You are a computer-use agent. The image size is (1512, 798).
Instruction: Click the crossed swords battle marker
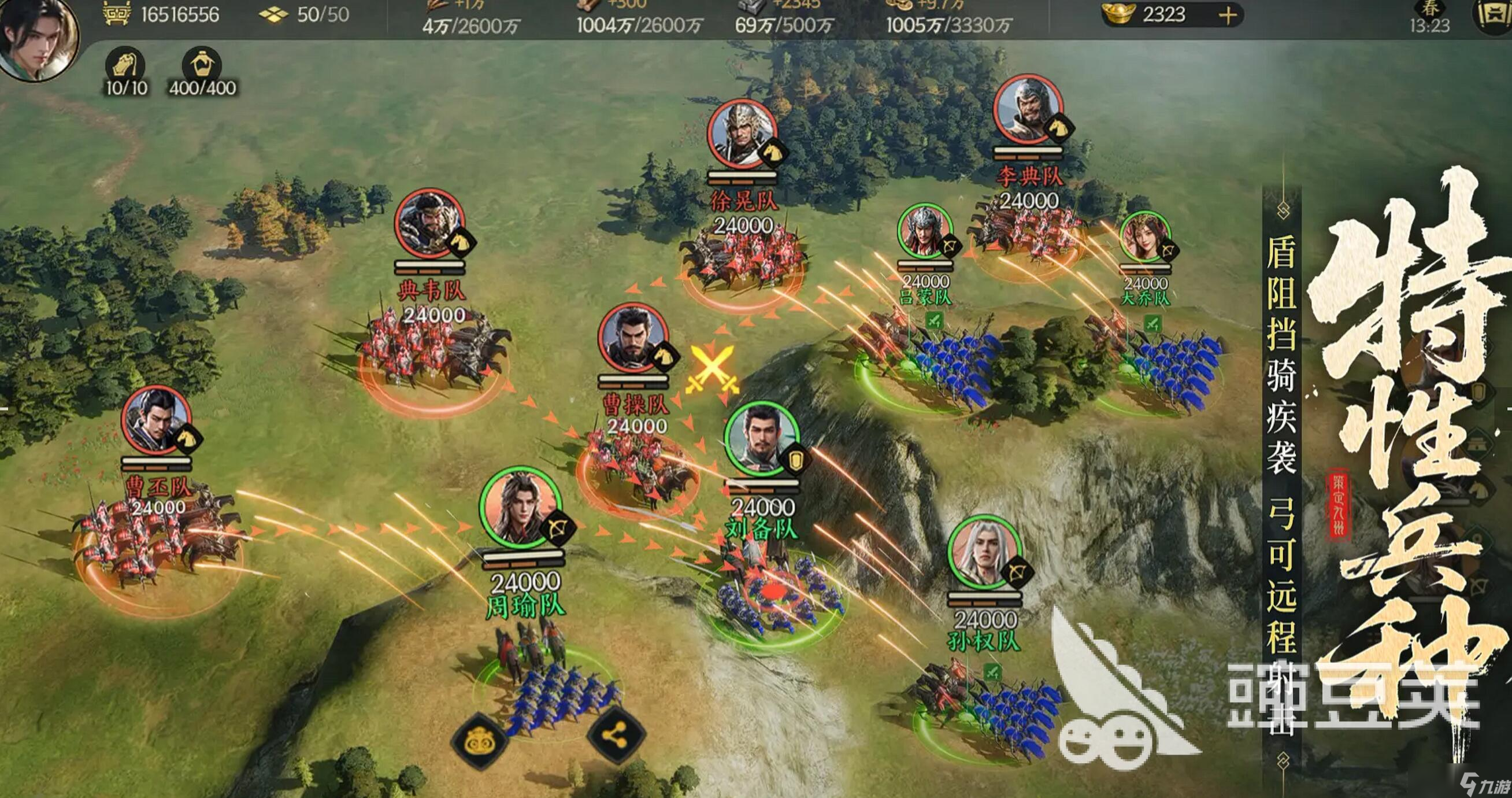(711, 368)
